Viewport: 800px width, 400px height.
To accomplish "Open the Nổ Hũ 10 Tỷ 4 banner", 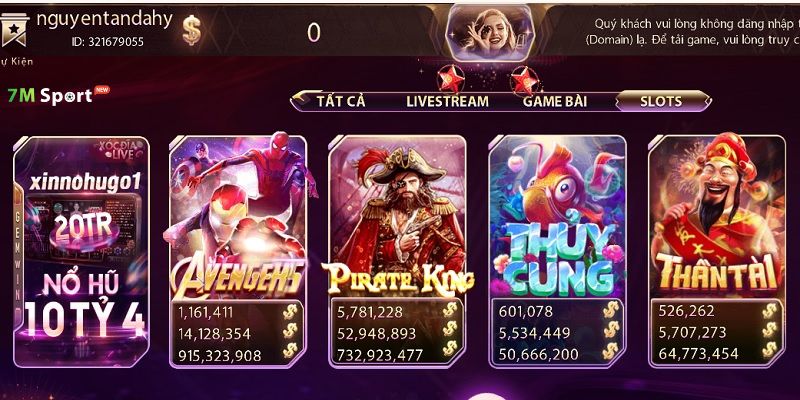I will 82,250.
